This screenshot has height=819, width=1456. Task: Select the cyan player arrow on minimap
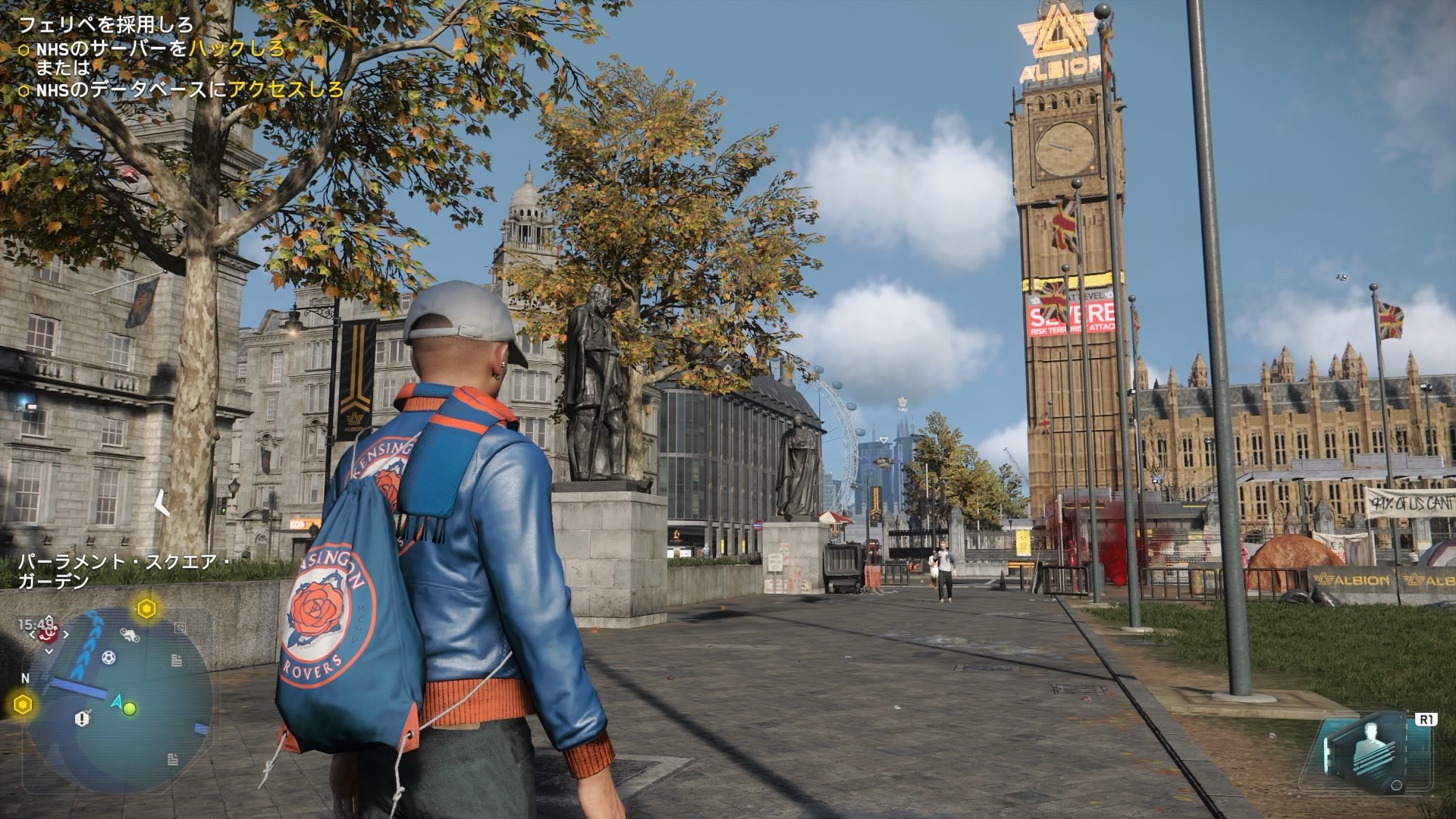[117, 703]
